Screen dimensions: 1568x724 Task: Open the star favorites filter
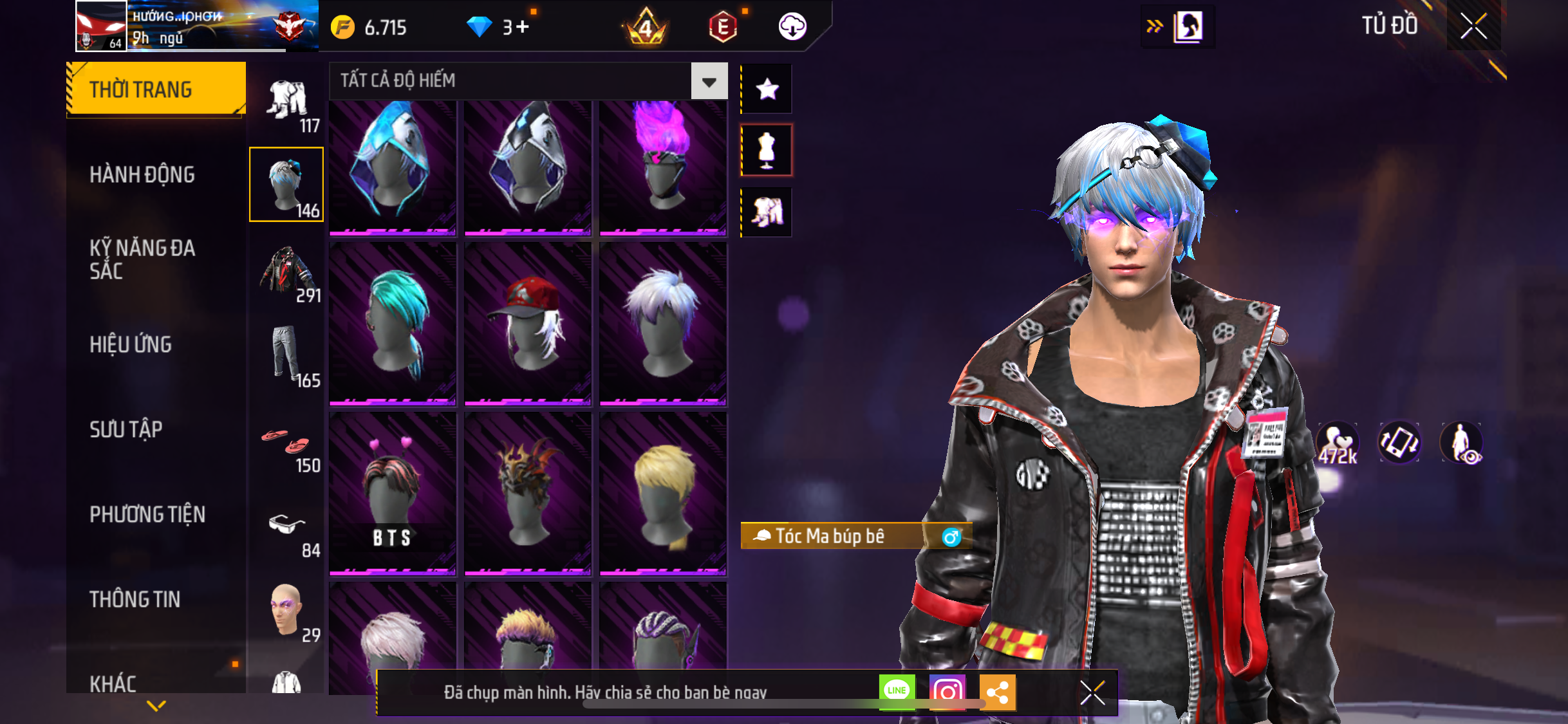[x=767, y=89]
